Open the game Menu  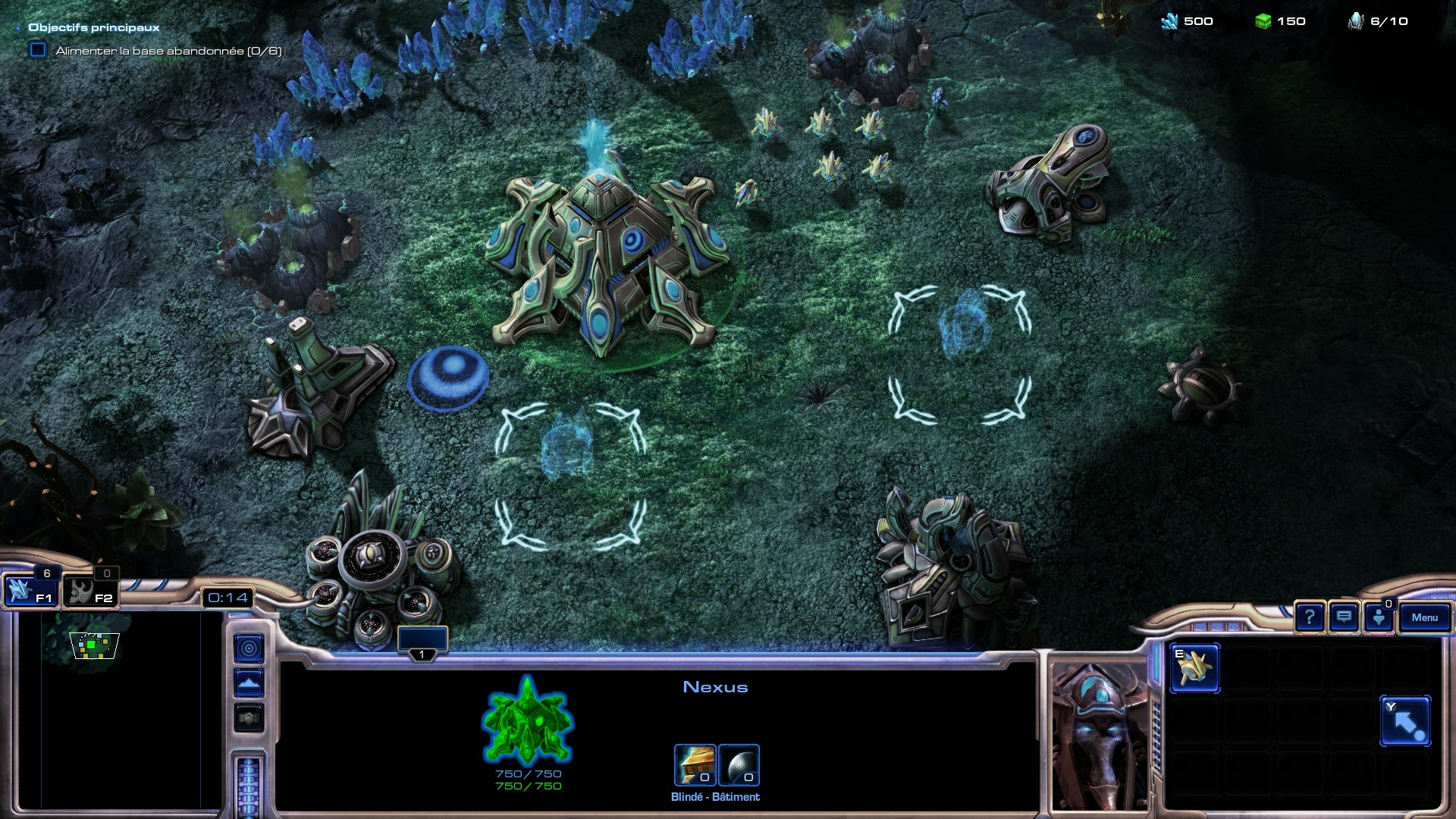coord(1424,617)
